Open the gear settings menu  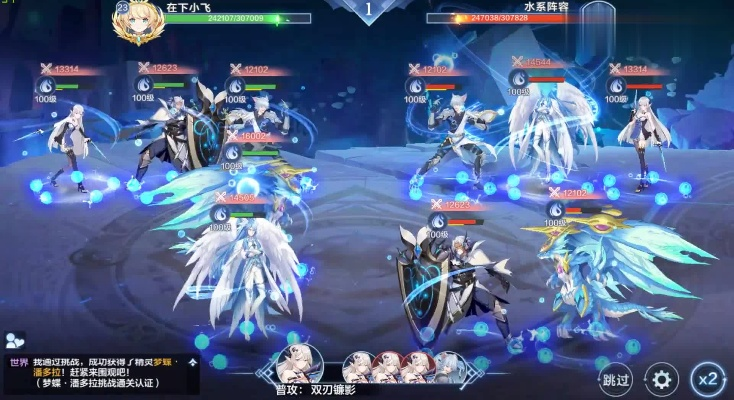click(661, 379)
